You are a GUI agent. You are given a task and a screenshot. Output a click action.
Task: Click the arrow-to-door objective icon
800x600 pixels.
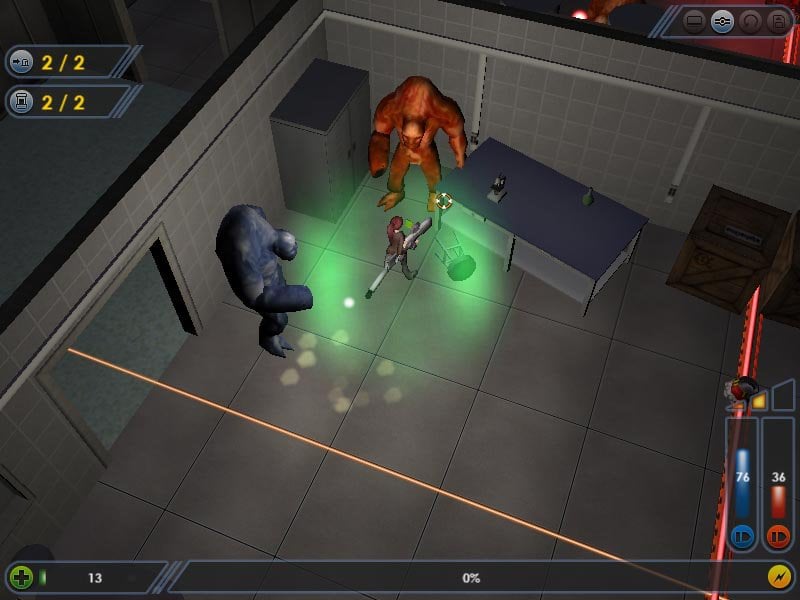[x=21, y=62]
